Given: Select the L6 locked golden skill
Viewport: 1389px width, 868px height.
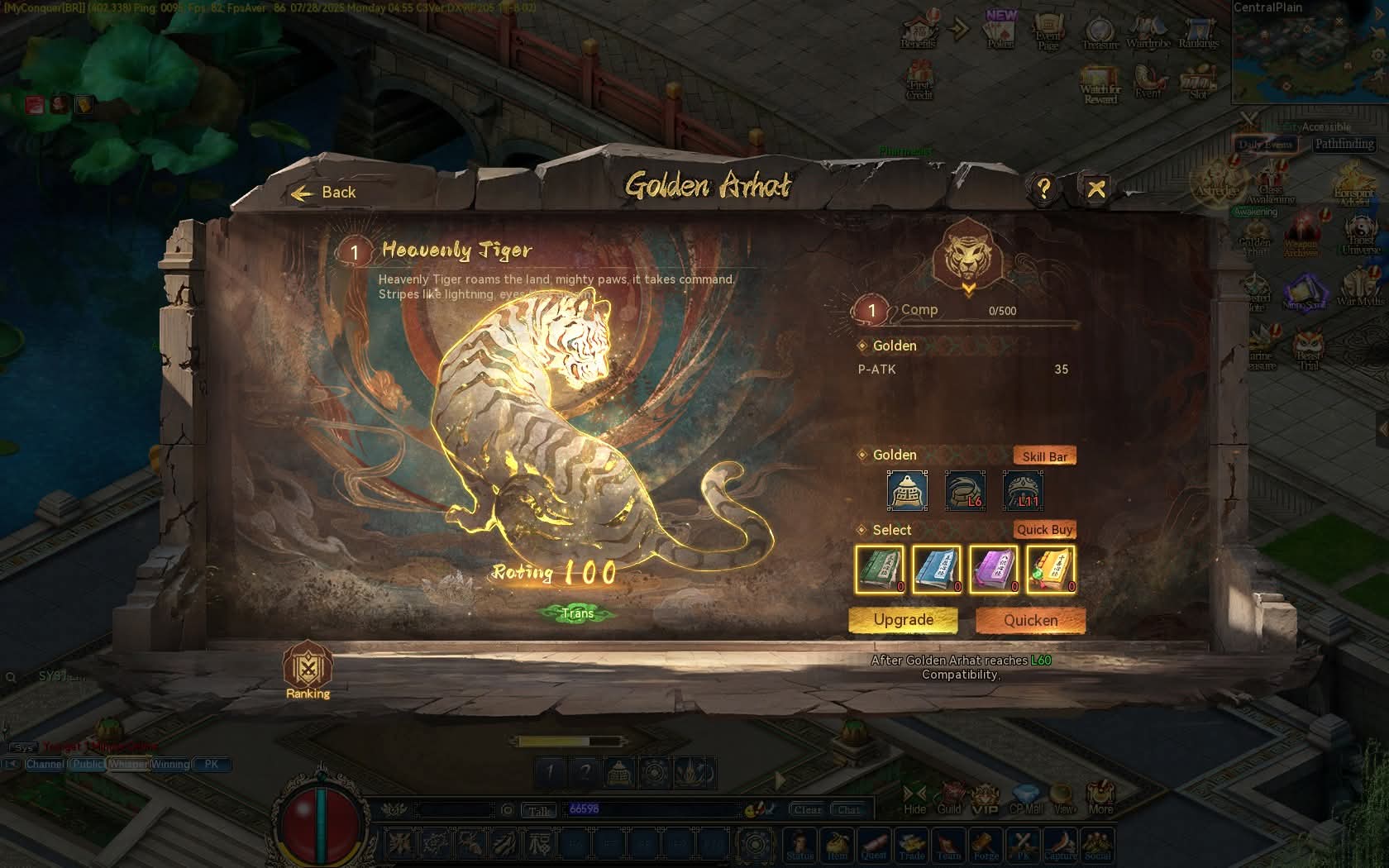Looking at the screenshot, I should point(965,491).
